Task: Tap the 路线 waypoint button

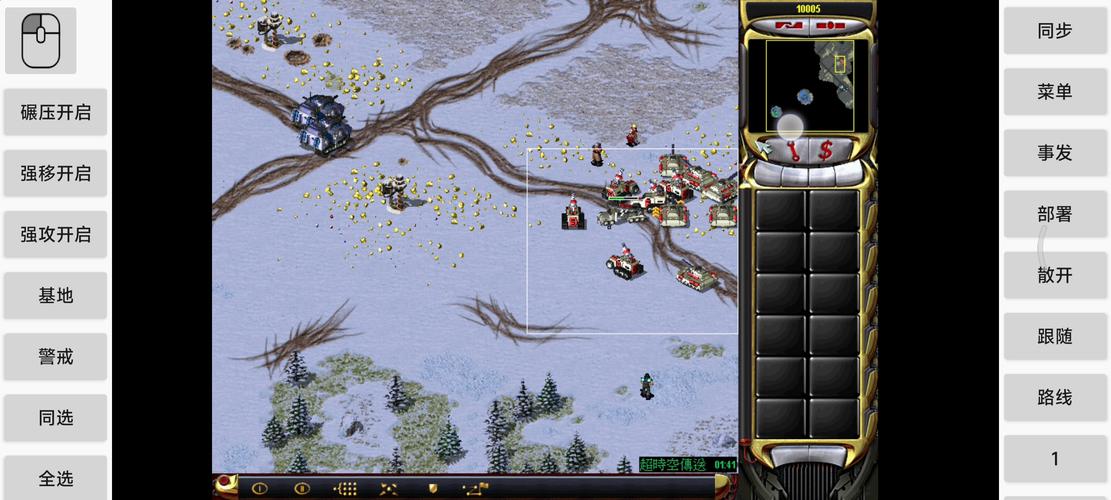Action: click(x=1054, y=398)
